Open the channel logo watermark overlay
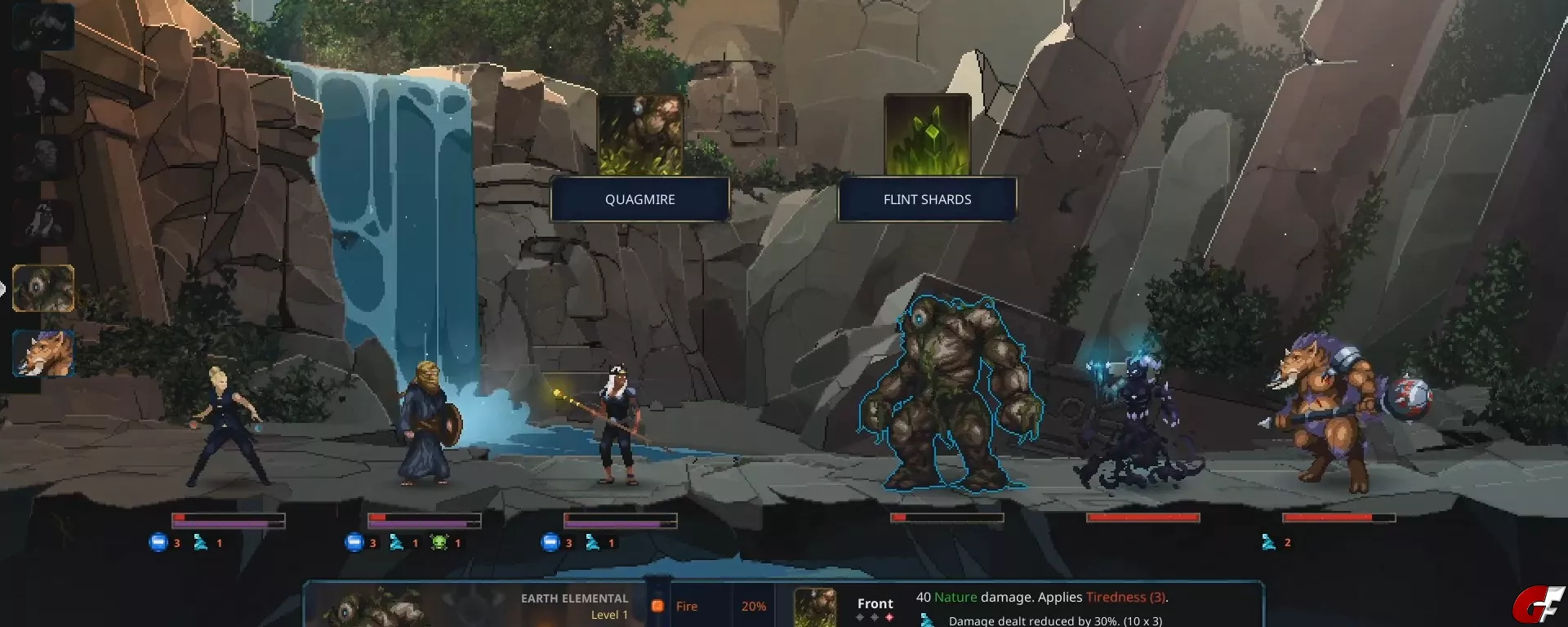The height and width of the screenshot is (627, 1568). (1537, 606)
